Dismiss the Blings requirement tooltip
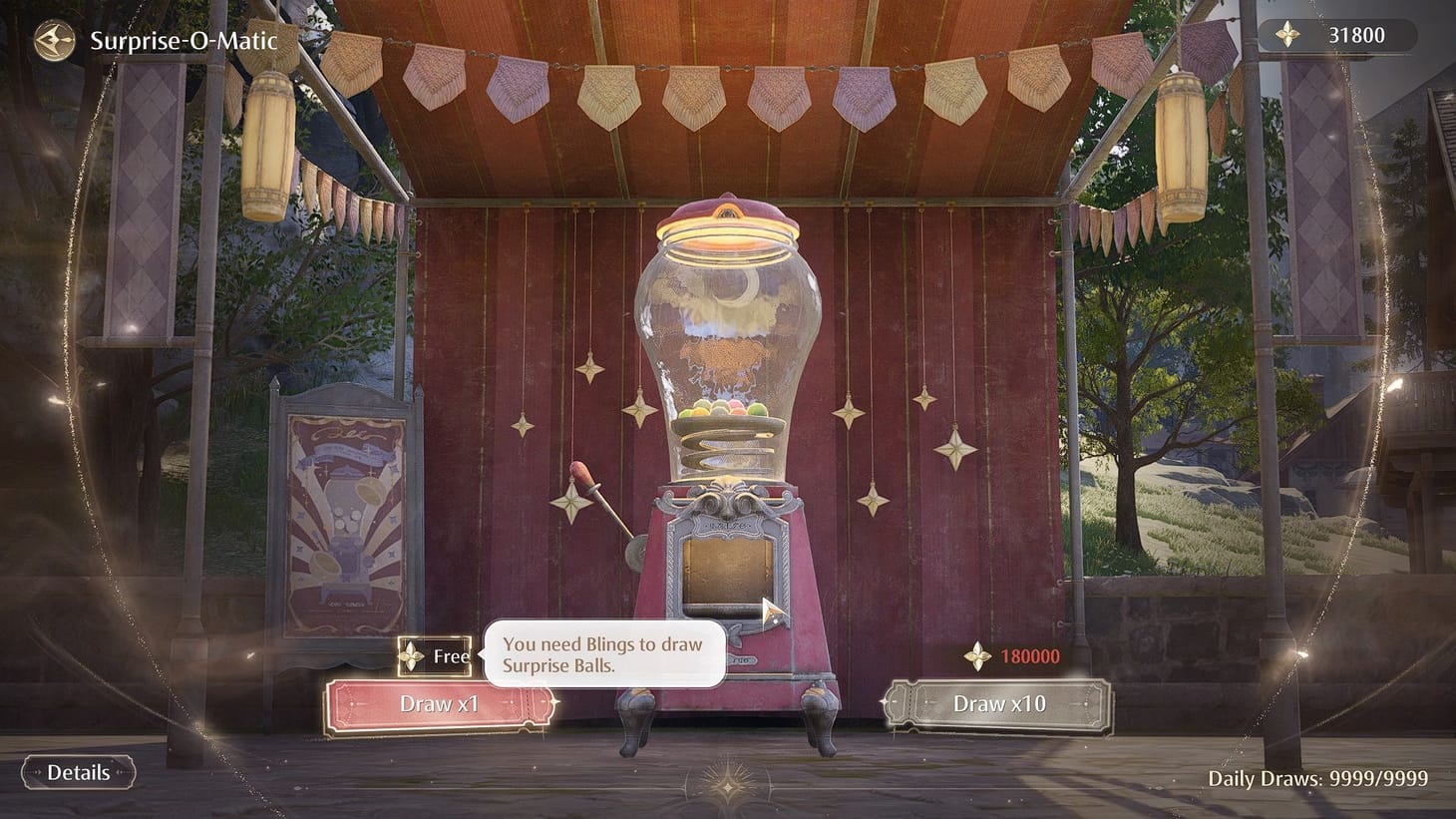Image resolution: width=1456 pixels, height=819 pixels. tap(603, 653)
